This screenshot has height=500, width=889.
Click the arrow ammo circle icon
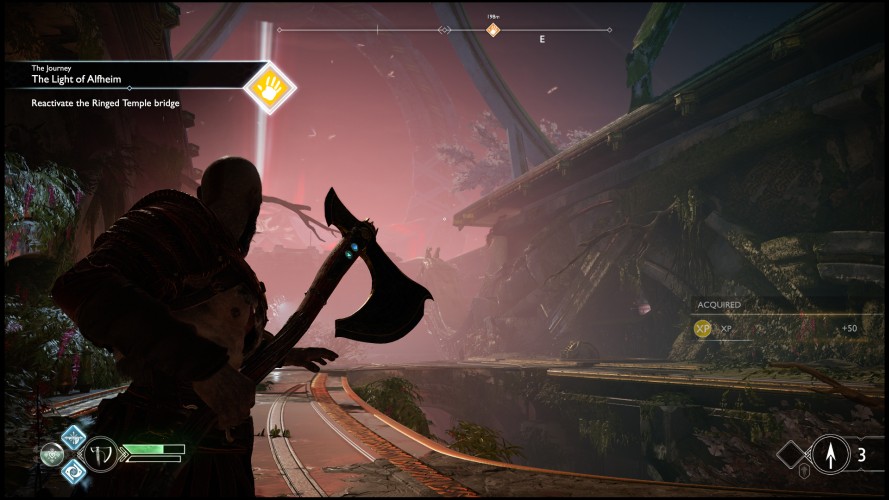pos(830,455)
